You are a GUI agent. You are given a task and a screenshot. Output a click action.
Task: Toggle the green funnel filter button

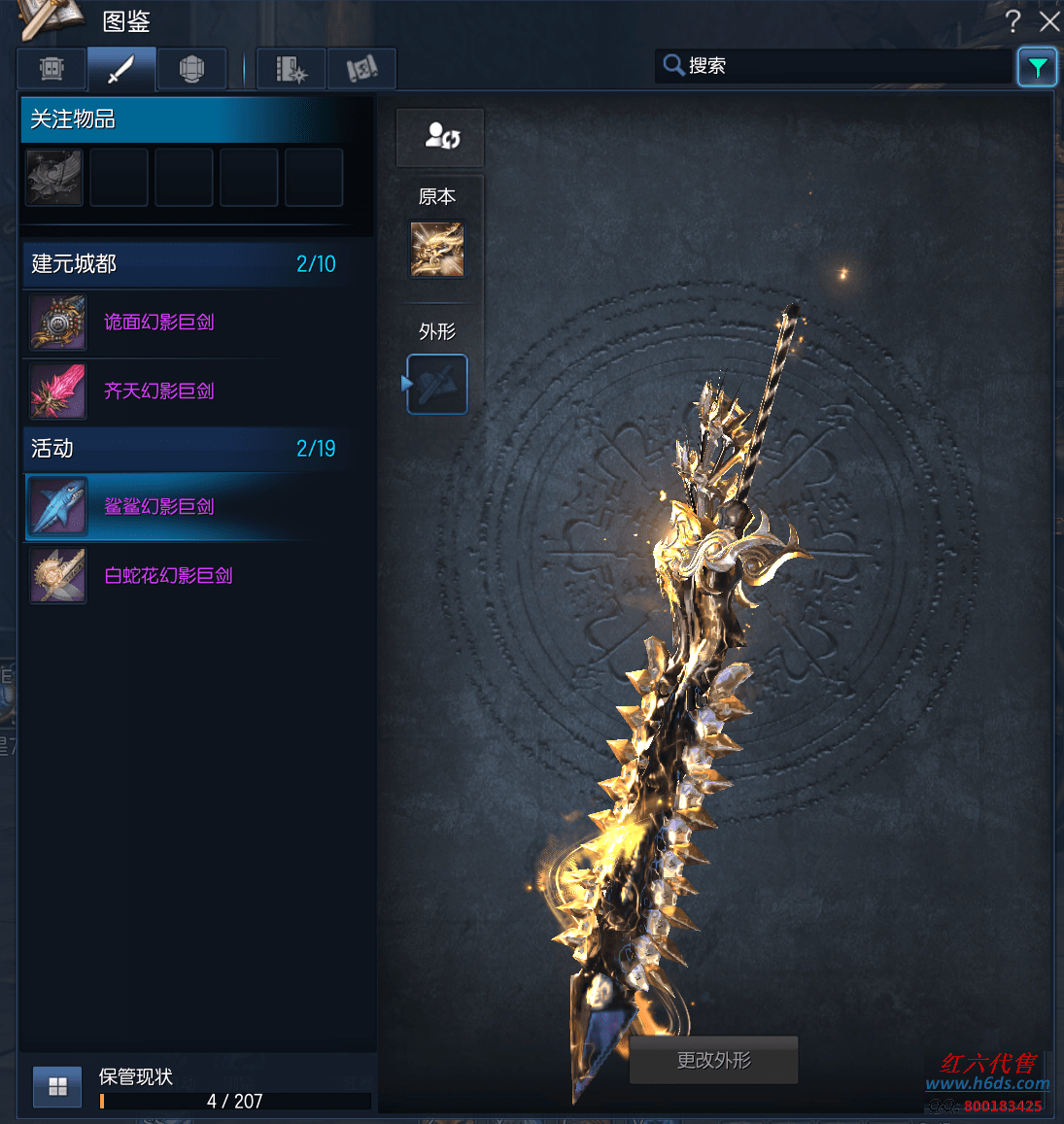tap(1037, 67)
